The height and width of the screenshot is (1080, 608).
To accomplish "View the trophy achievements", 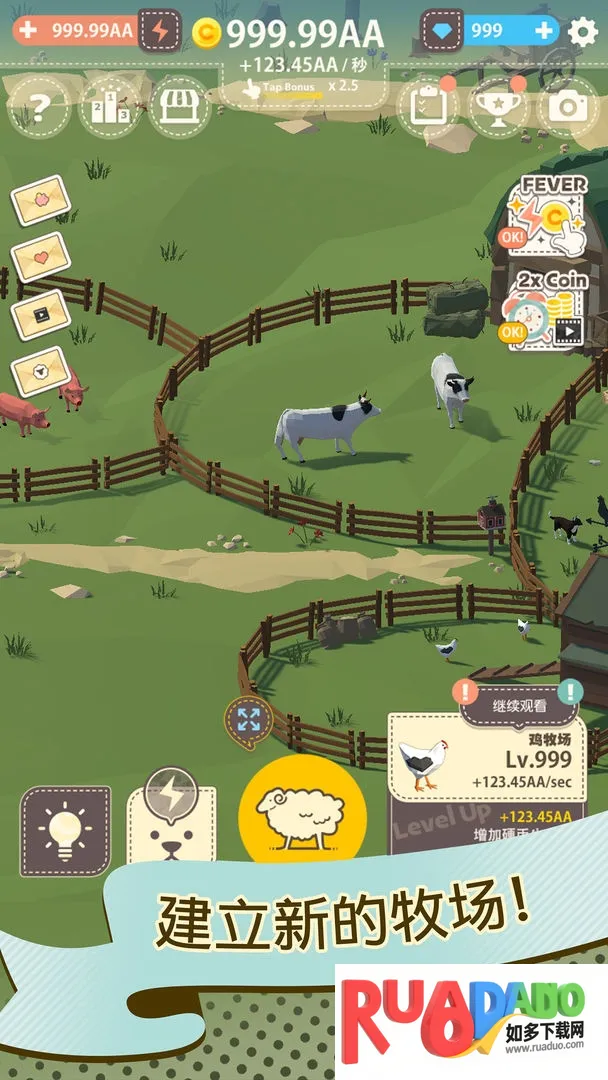I will tap(497, 107).
